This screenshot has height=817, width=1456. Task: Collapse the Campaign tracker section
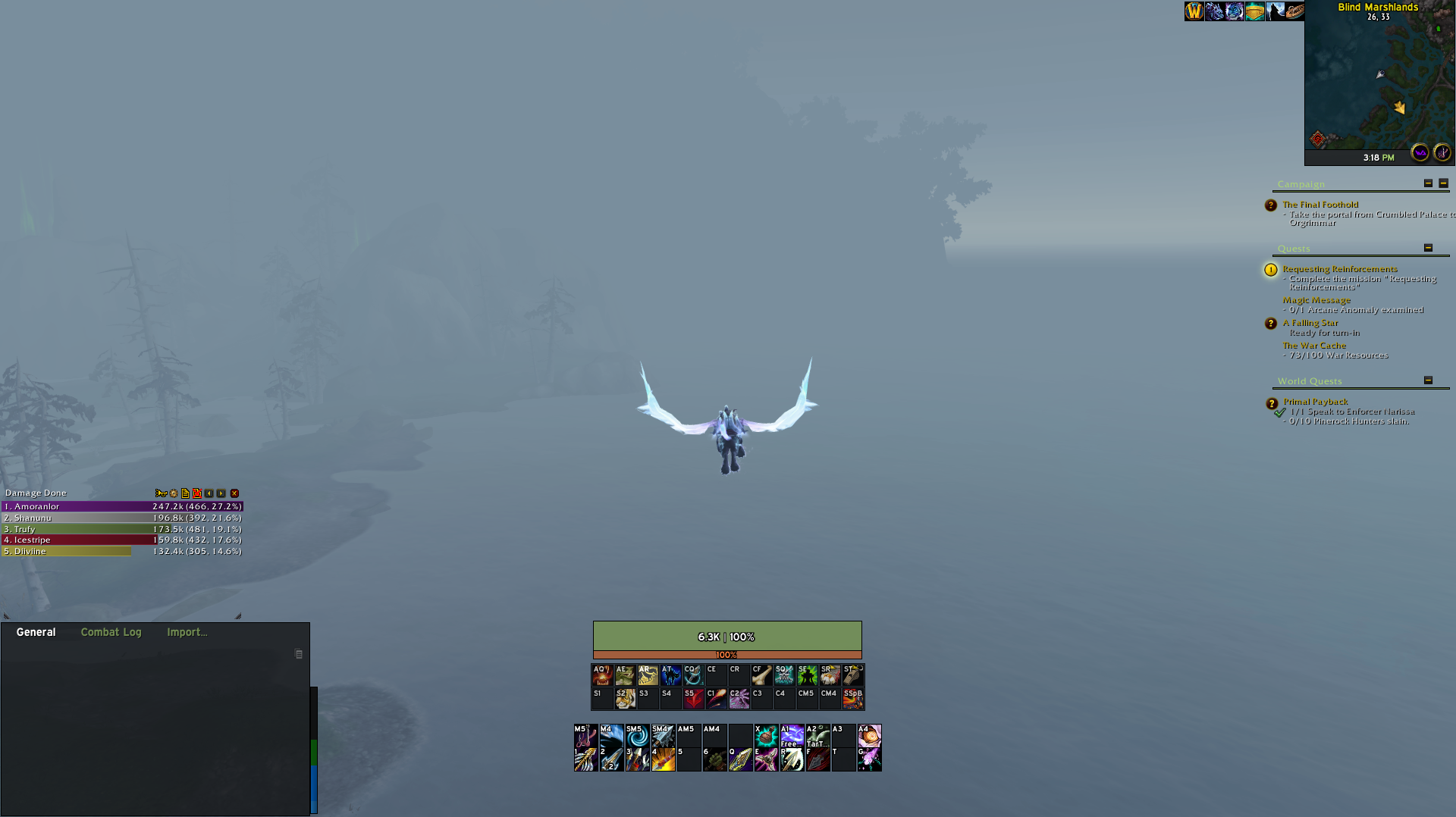(x=1428, y=183)
